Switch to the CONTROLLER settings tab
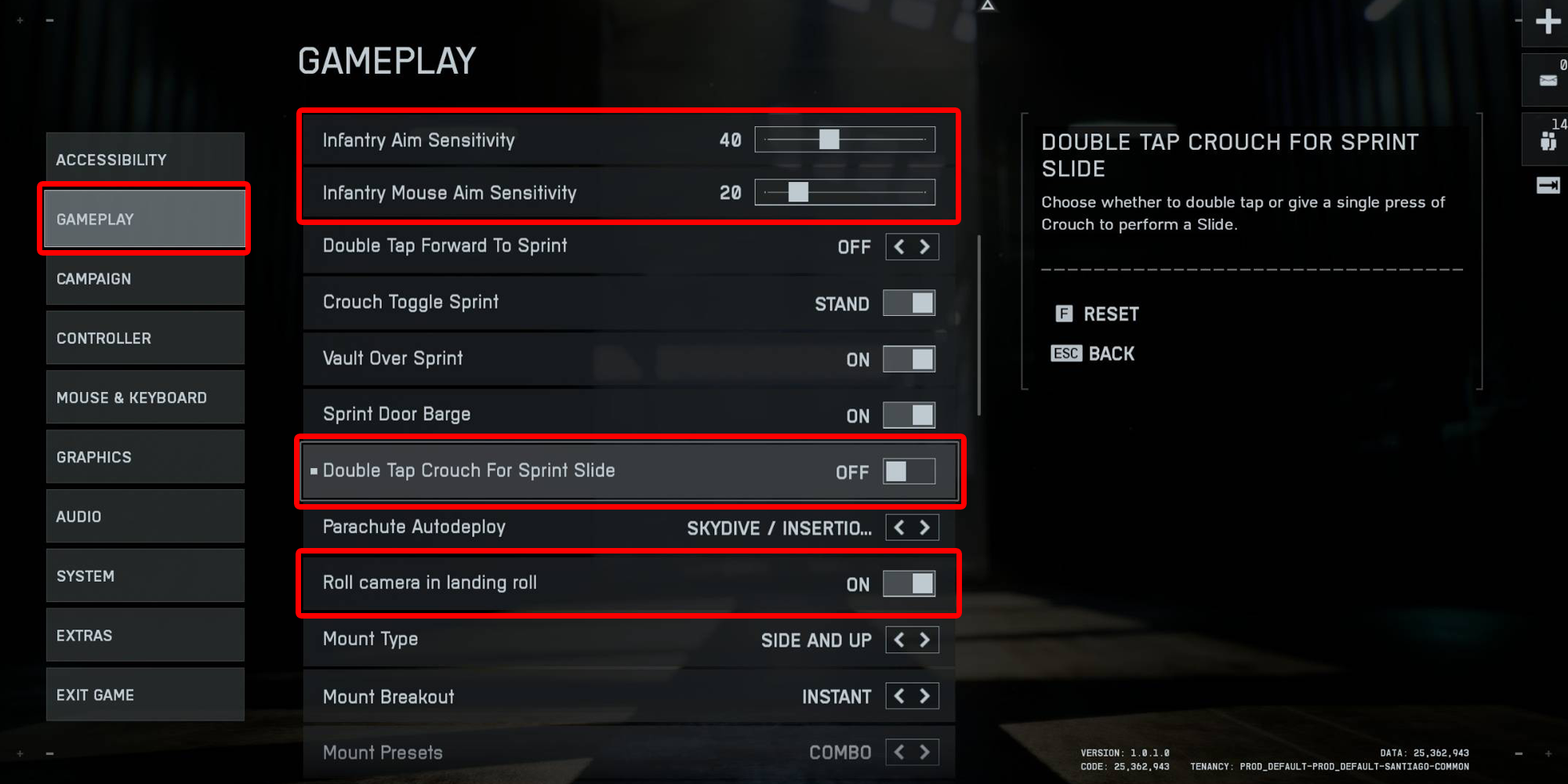1568x784 pixels. pyautogui.click(x=144, y=337)
